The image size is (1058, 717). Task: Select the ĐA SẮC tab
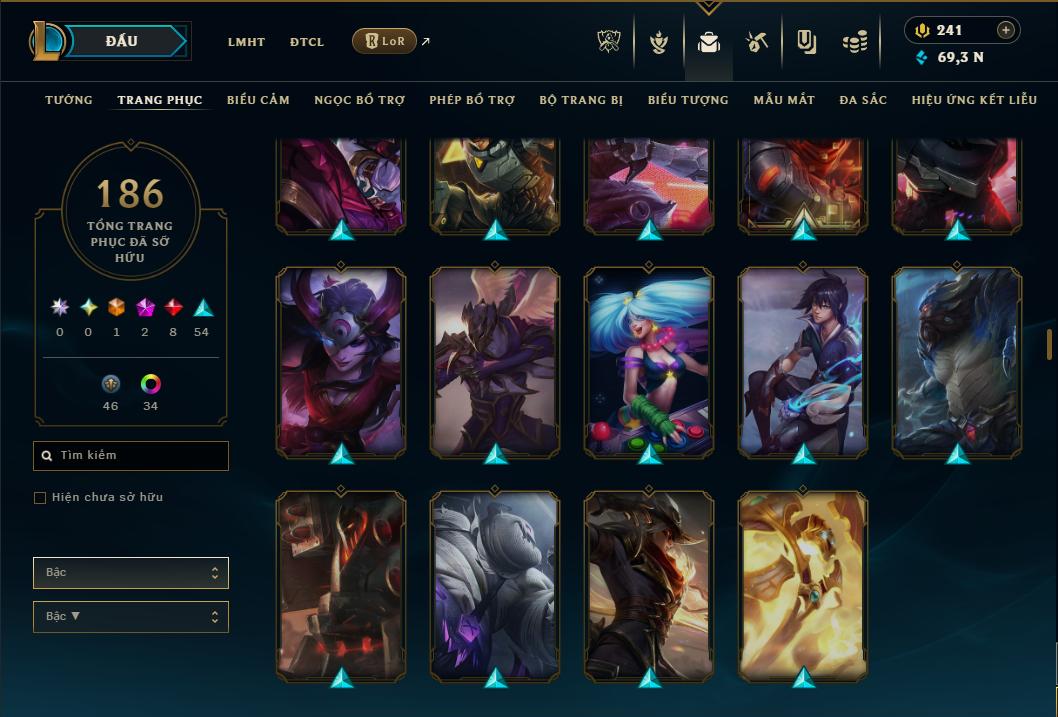(863, 100)
